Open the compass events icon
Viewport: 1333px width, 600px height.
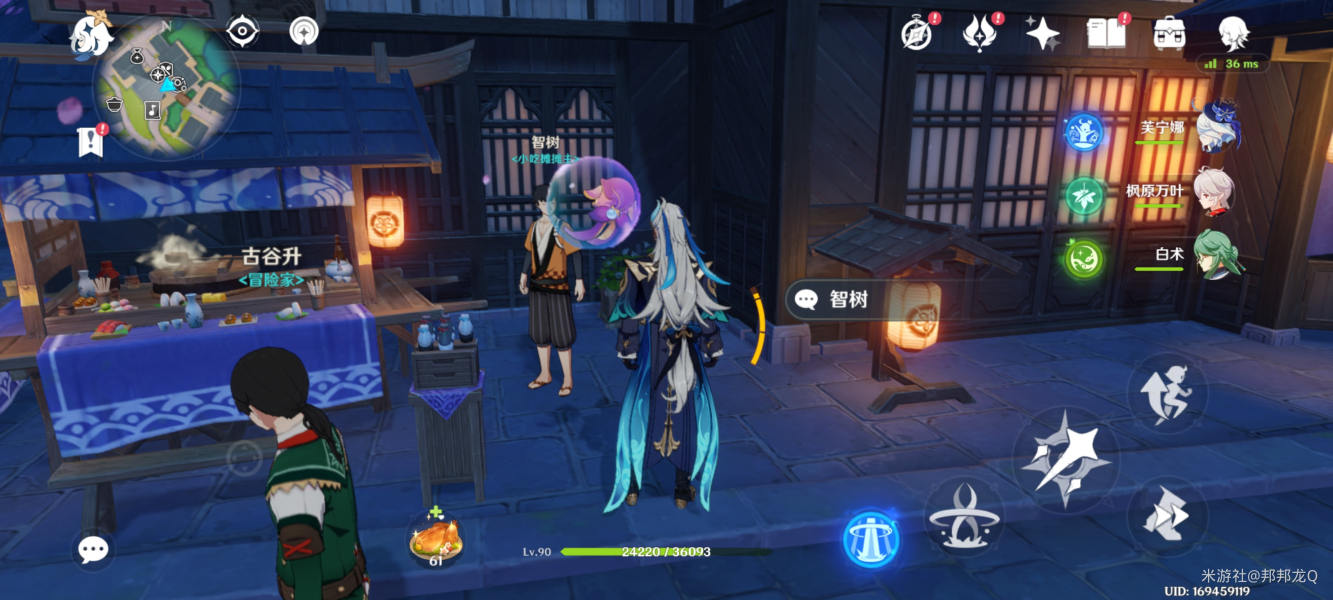(x=917, y=34)
